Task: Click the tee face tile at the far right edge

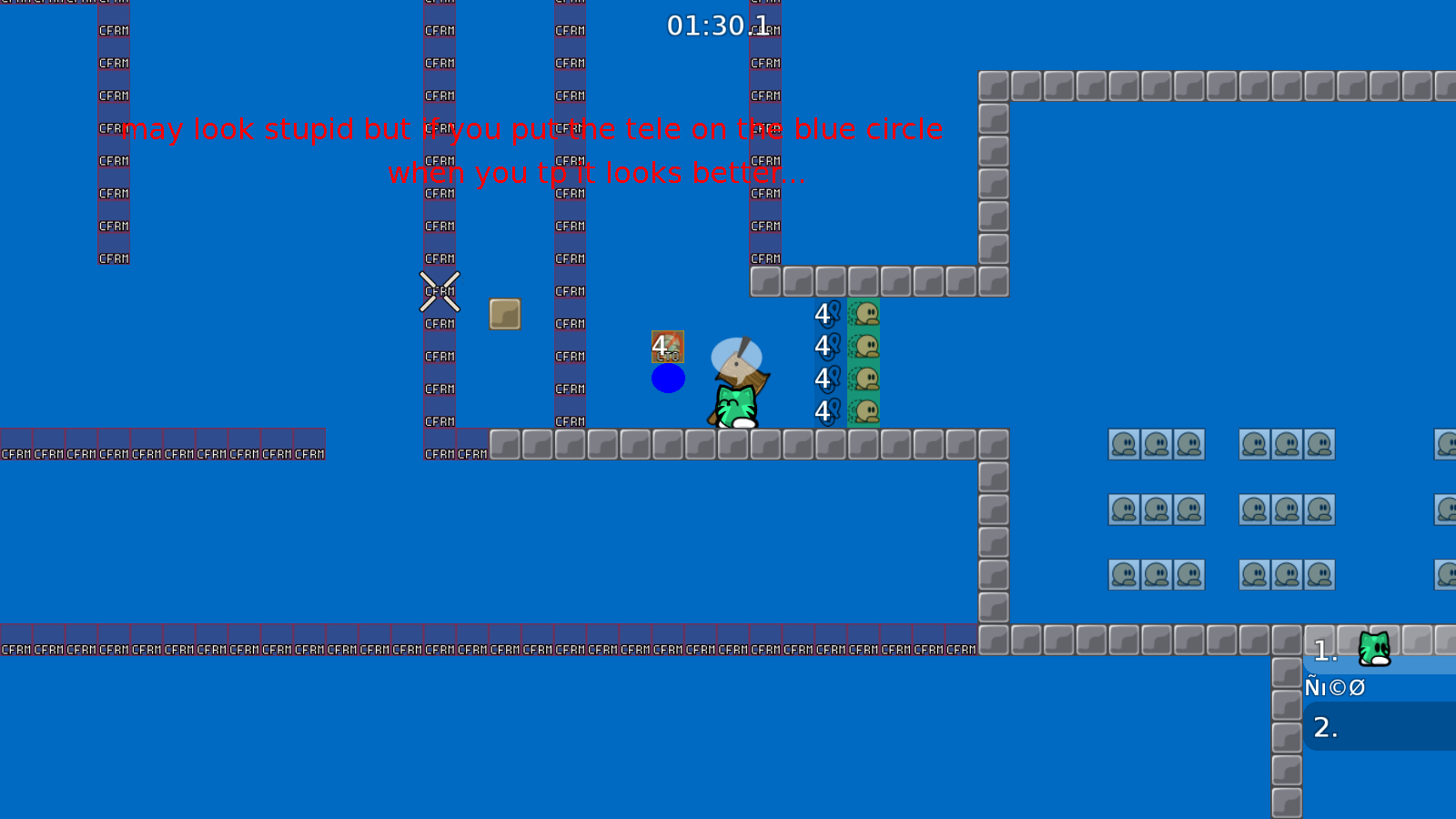Action: (x=1448, y=444)
